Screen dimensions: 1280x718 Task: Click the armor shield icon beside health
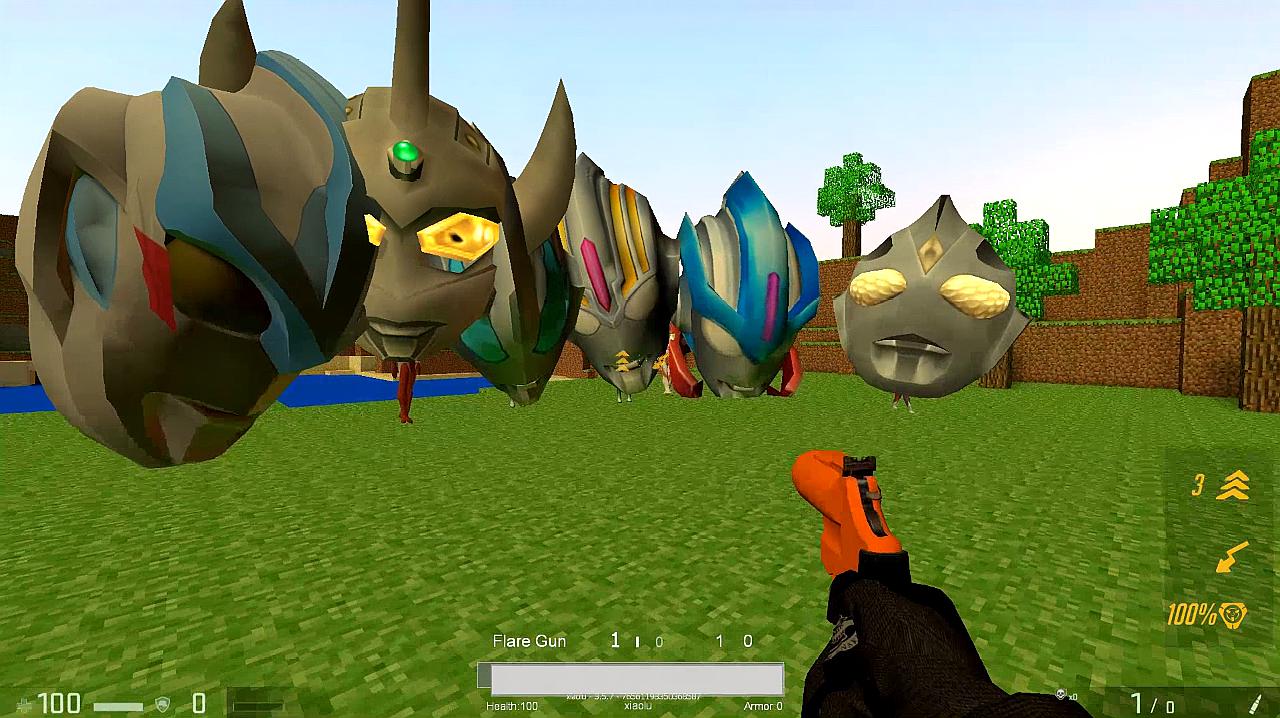pos(162,704)
